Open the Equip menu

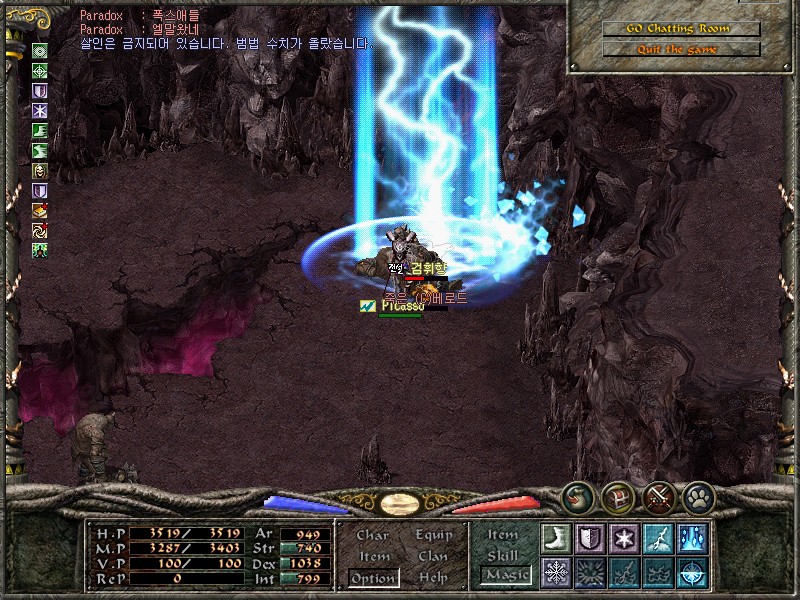pyautogui.click(x=434, y=535)
